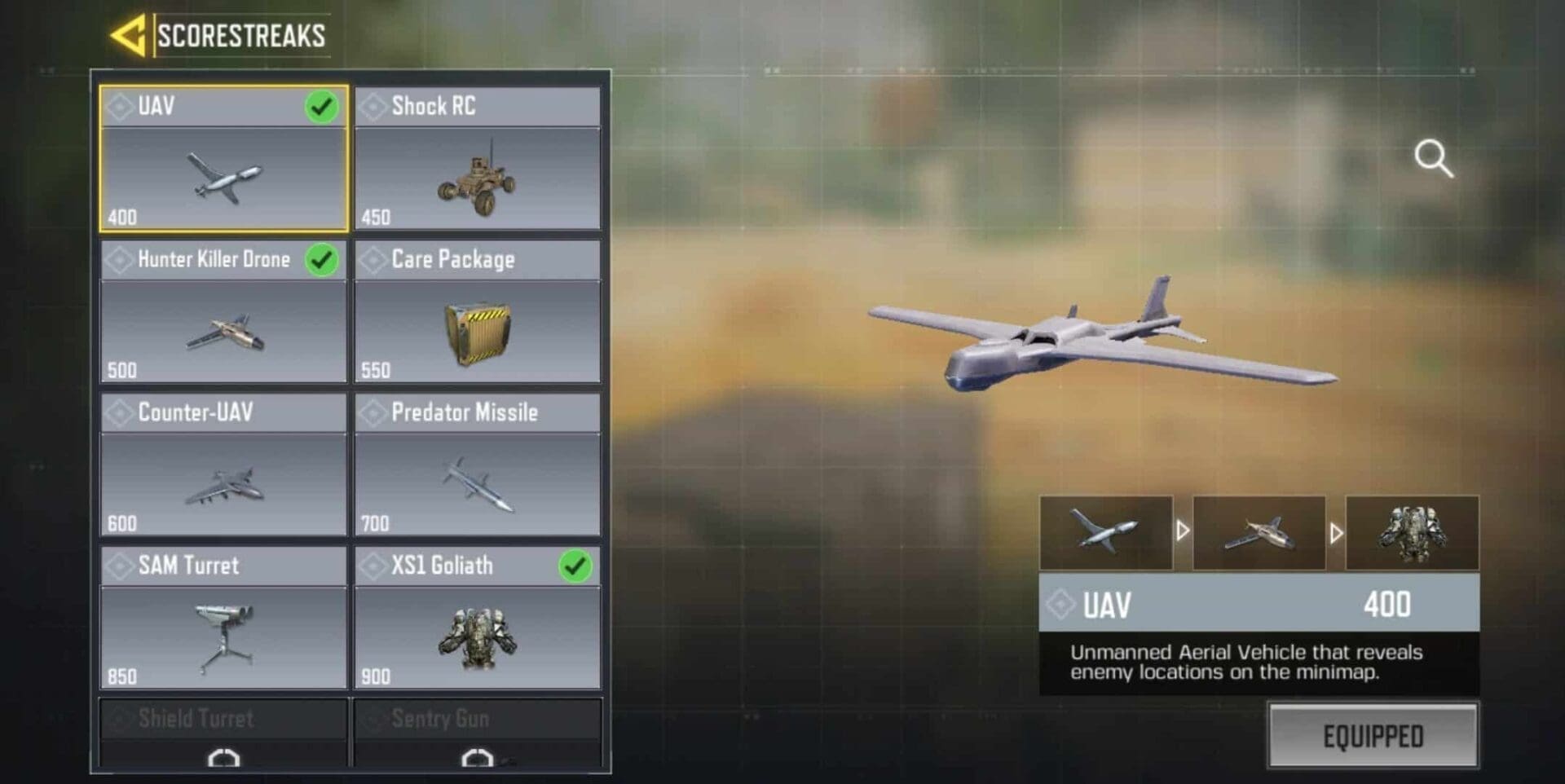Choose the Predator Missile scorestreak
Image resolution: width=1565 pixels, height=784 pixels.
point(478,481)
